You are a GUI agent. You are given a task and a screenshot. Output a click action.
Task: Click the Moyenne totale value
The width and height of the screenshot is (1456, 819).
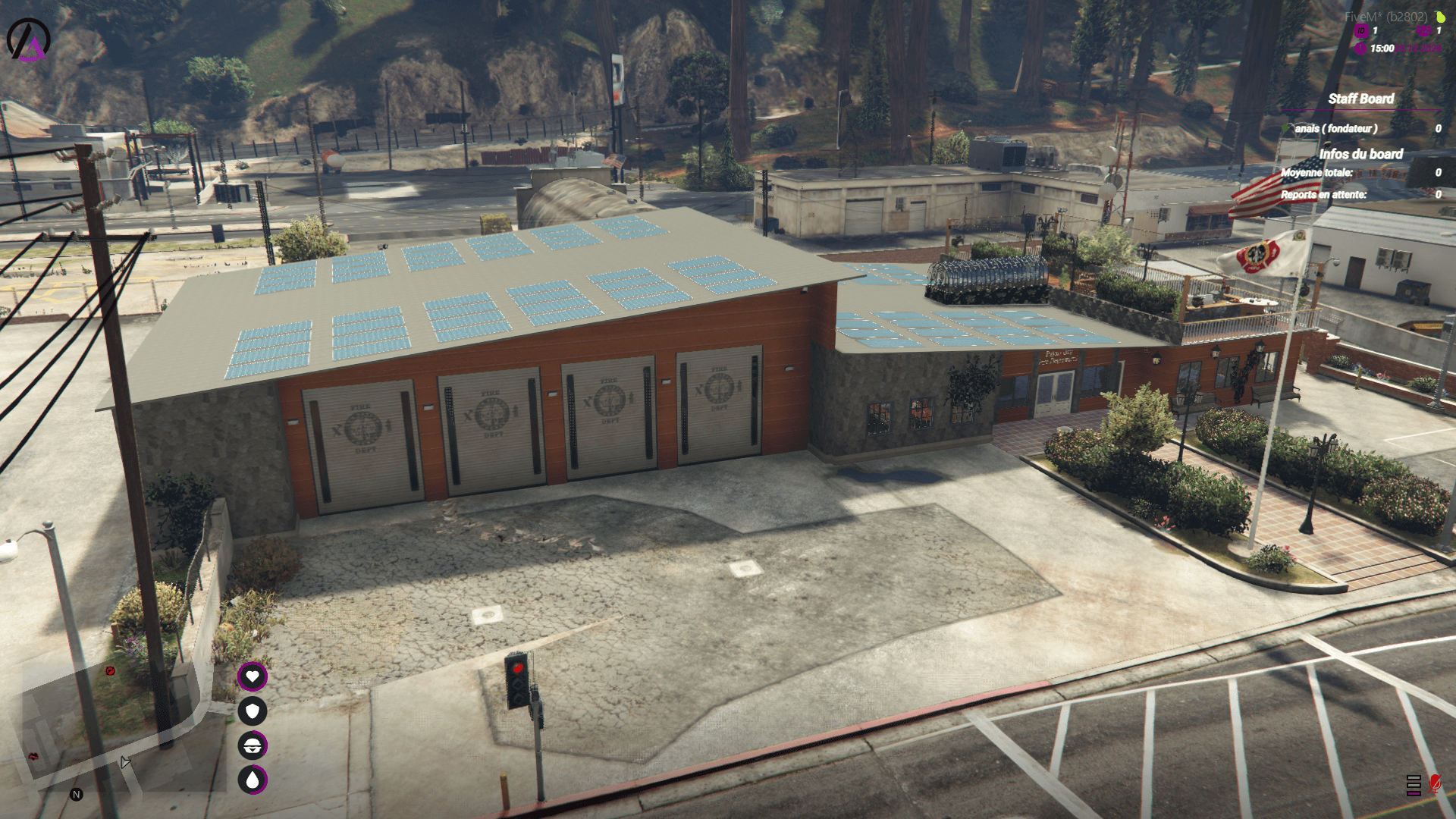pos(1439,173)
